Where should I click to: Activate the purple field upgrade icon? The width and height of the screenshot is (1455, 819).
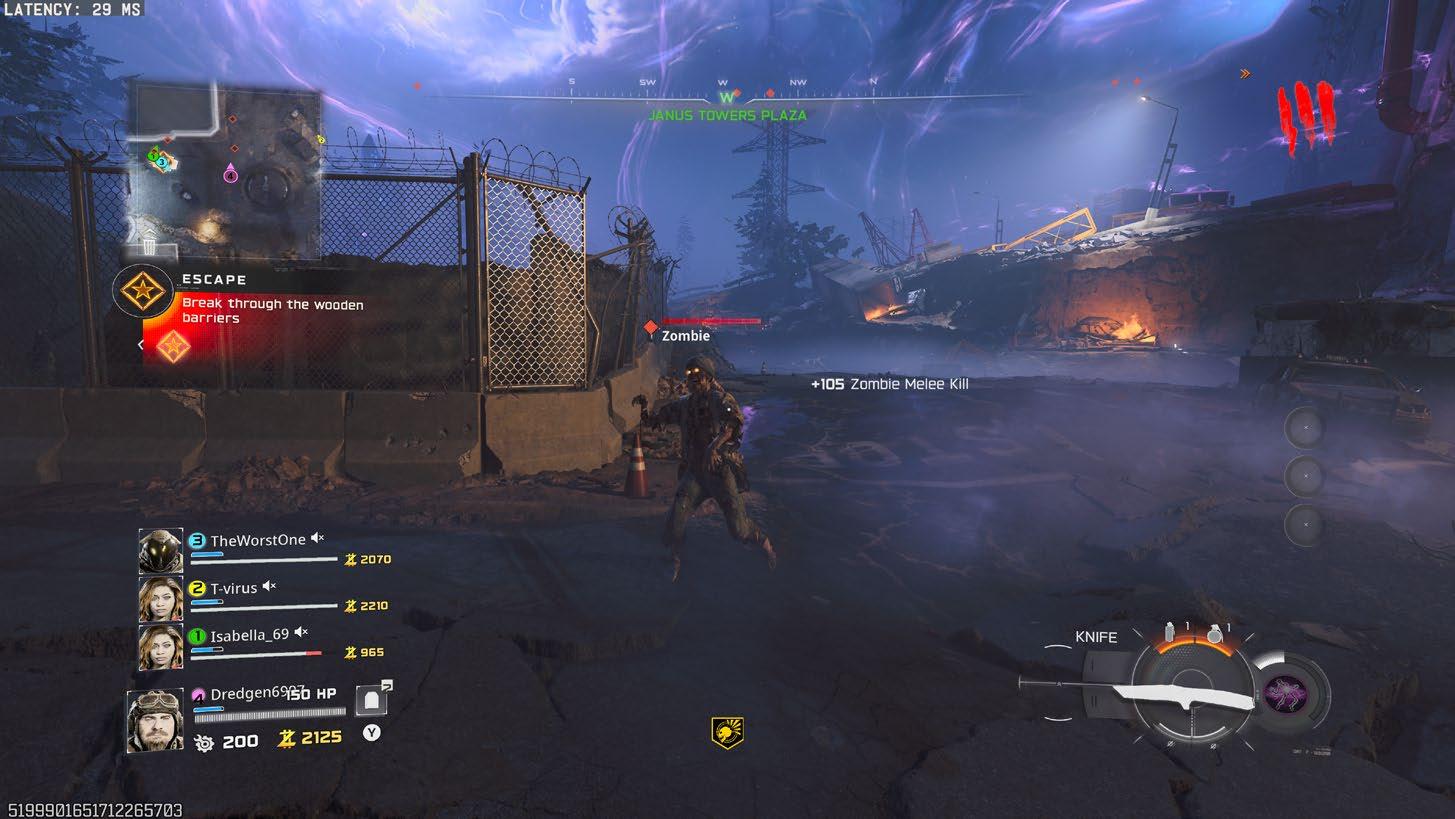click(x=1287, y=693)
